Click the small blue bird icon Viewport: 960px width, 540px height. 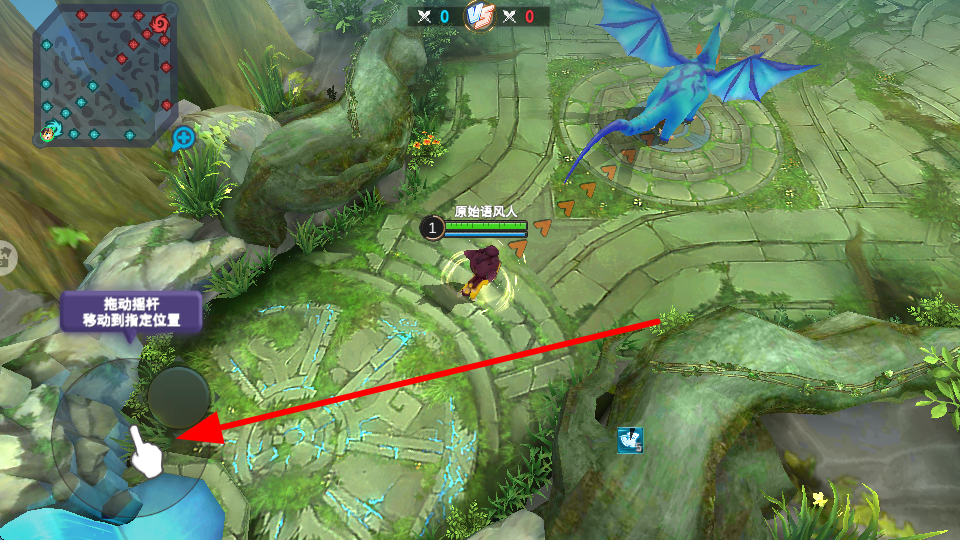(x=629, y=438)
